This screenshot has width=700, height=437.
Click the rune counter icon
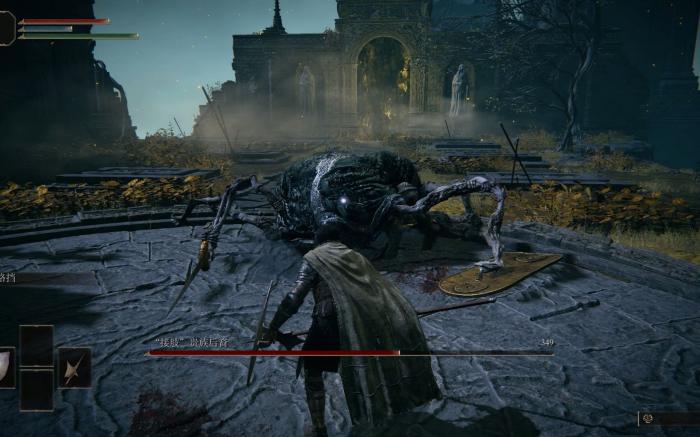(x=647, y=419)
